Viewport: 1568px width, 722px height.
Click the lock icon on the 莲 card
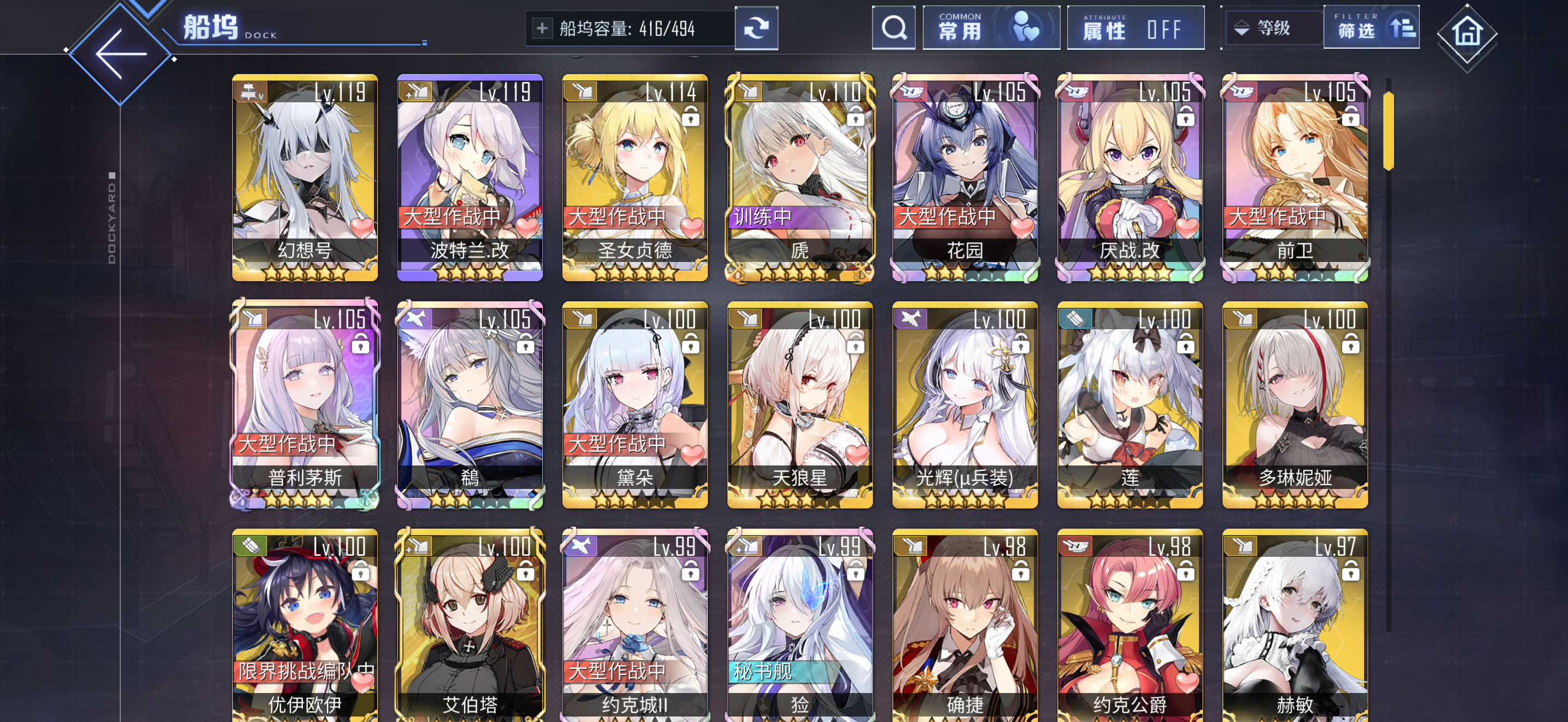tap(1185, 345)
